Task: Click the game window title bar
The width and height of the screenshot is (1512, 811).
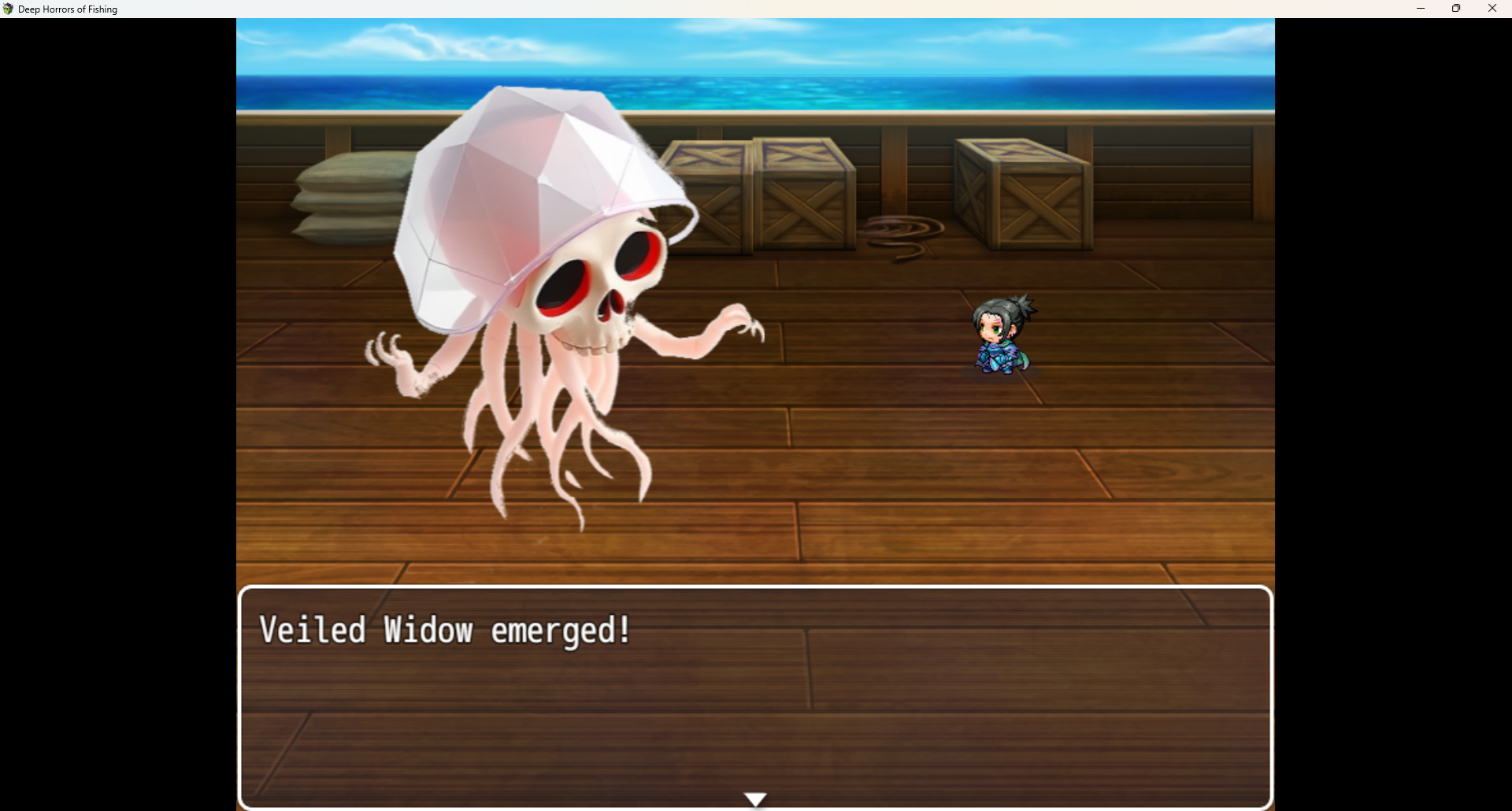Action: 709,9
